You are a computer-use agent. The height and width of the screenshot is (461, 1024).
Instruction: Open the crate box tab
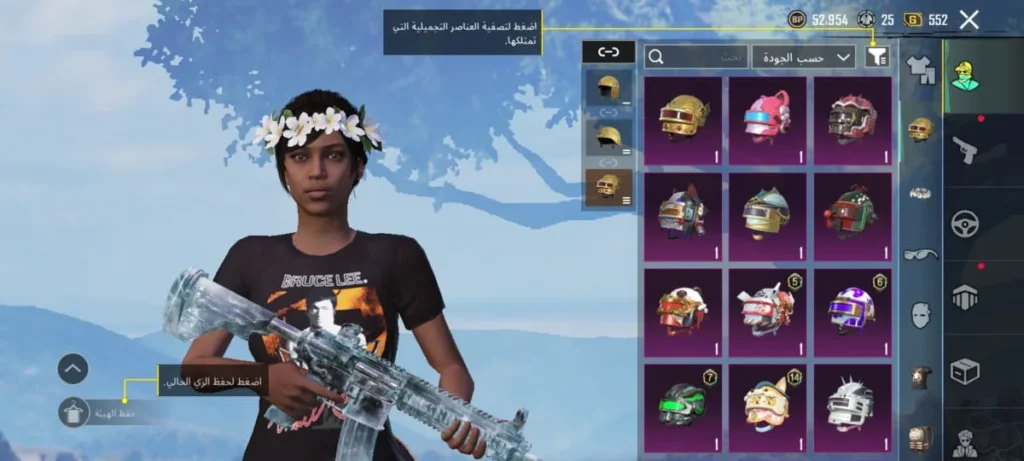(965, 371)
